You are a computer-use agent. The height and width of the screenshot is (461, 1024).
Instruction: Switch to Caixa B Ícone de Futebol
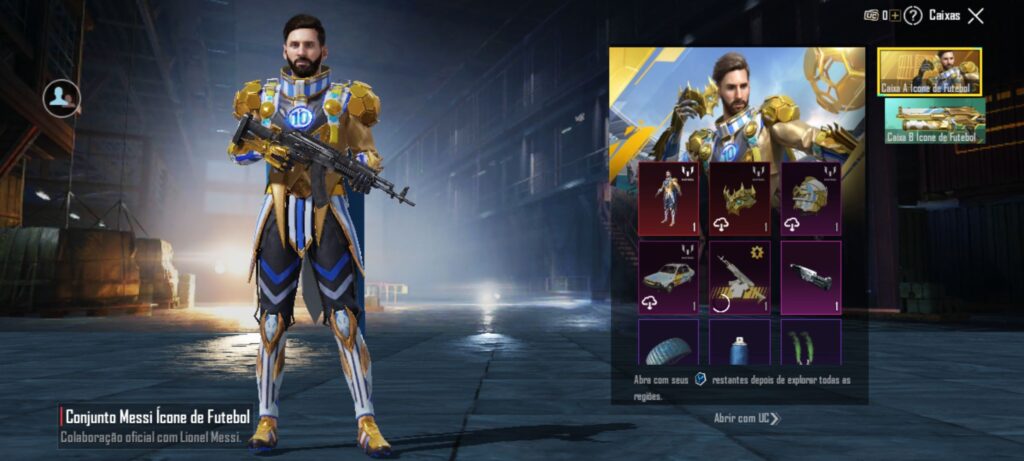pyautogui.click(x=935, y=120)
